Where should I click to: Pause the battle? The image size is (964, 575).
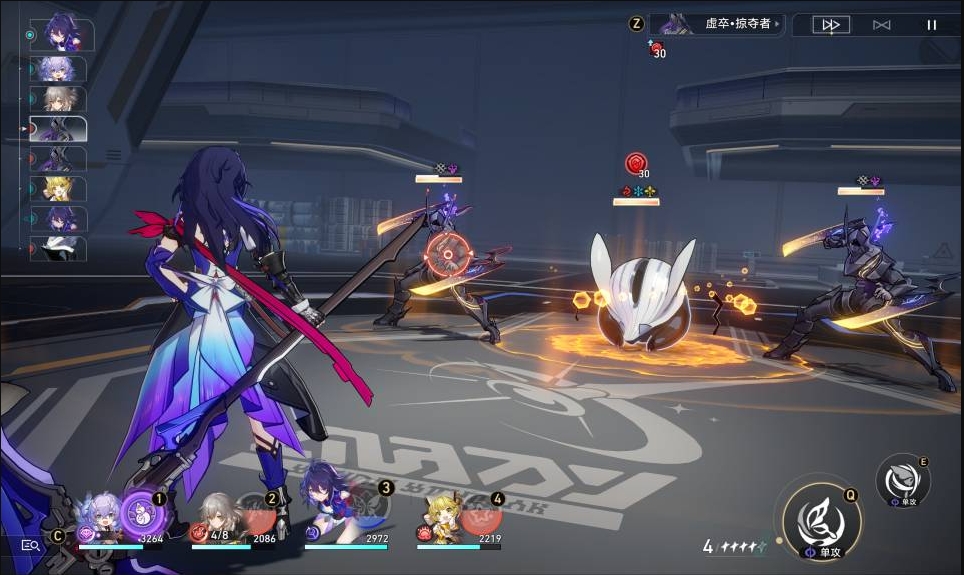pos(932,25)
